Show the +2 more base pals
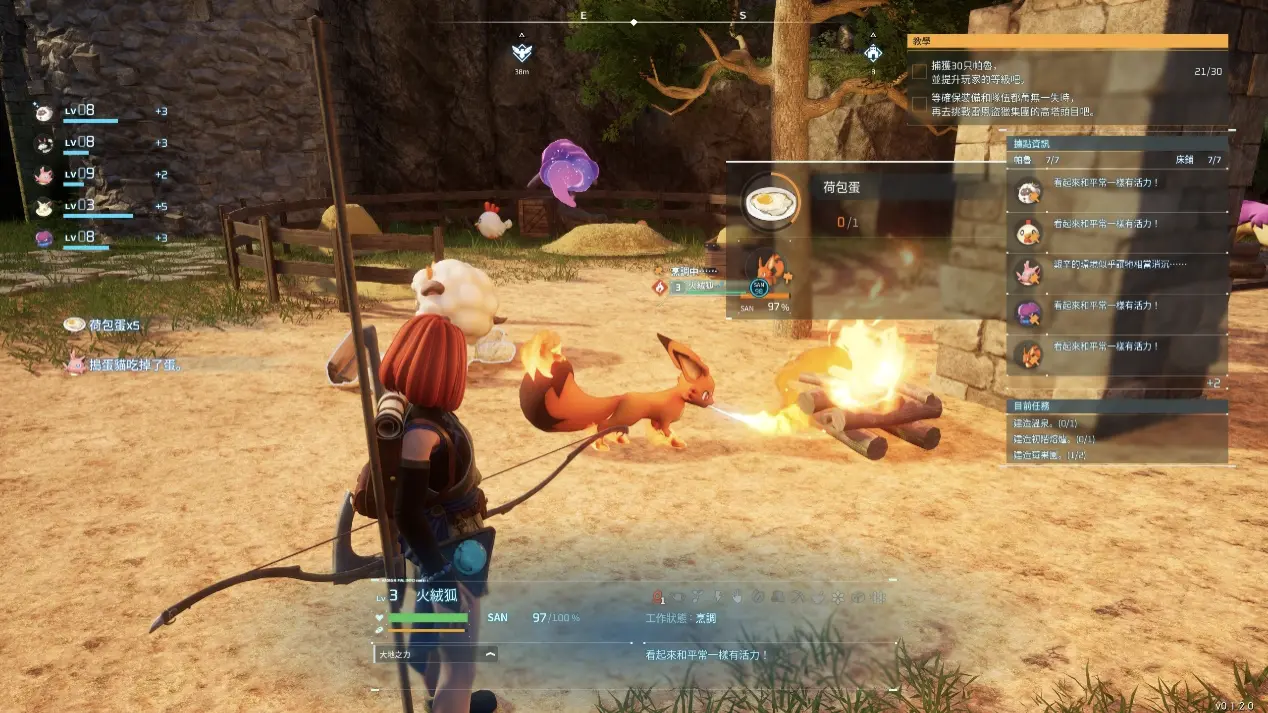 (x=1213, y=383)
